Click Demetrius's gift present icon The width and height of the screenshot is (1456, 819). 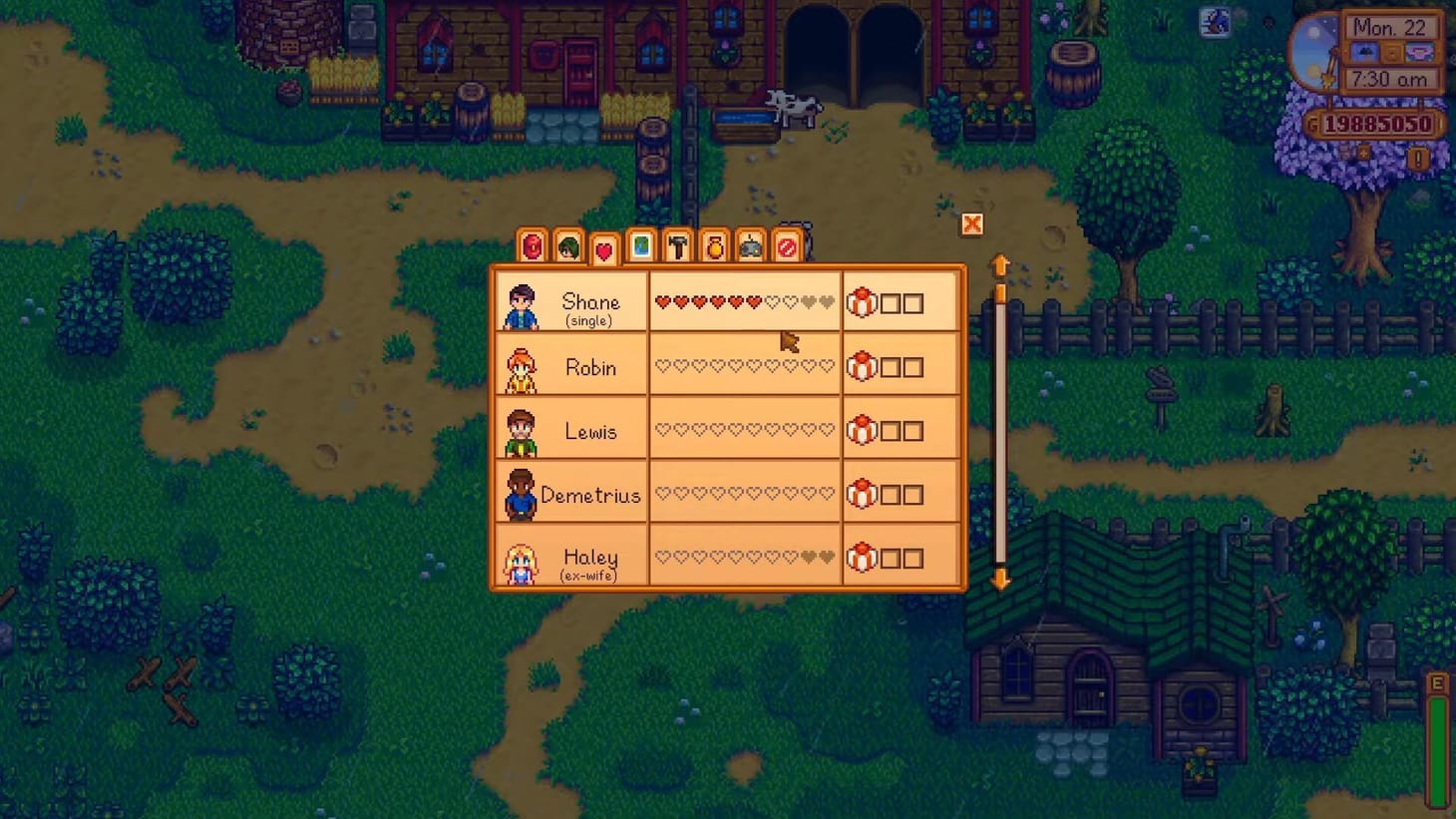pos(860,494)
